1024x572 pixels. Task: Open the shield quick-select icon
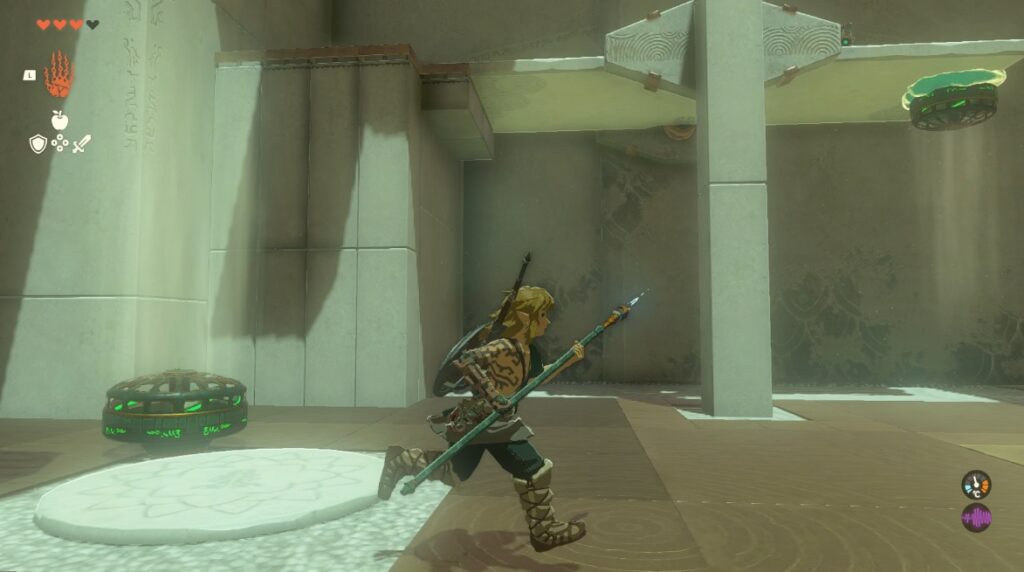(37, 144)
